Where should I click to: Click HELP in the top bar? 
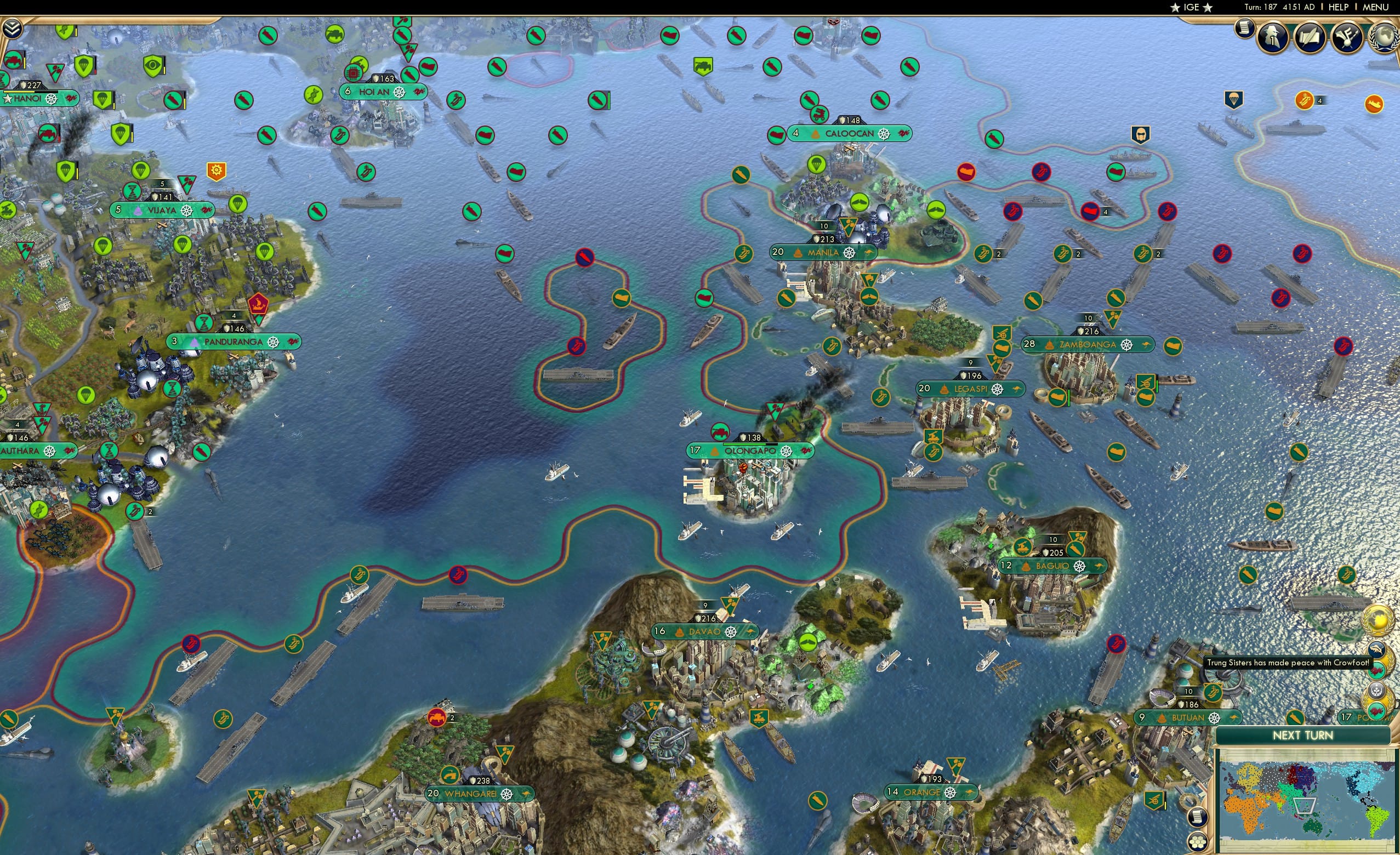tap(1340, 7)
